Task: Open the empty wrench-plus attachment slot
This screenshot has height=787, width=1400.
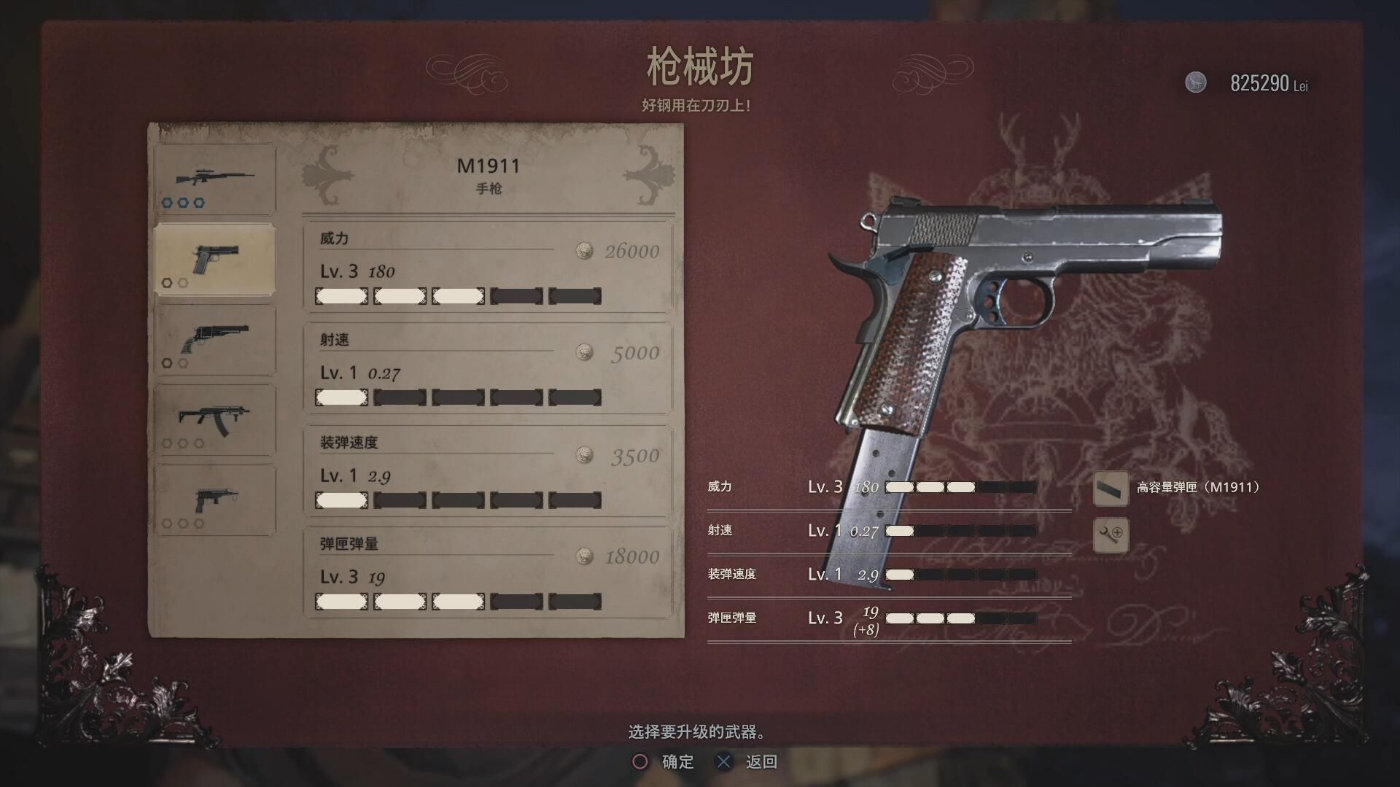Action: click(x=1111, y=535)
